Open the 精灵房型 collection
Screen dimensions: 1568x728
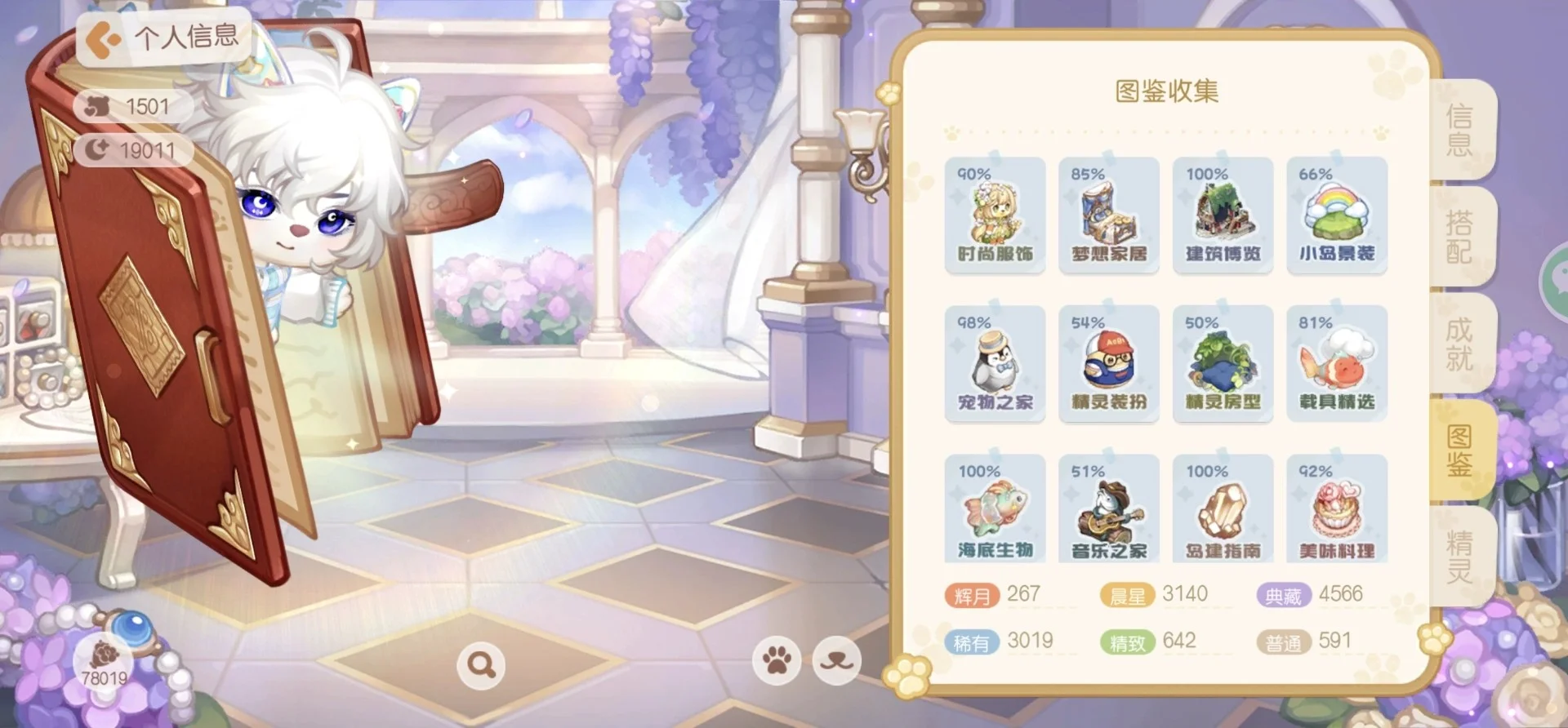point(1223,364)
